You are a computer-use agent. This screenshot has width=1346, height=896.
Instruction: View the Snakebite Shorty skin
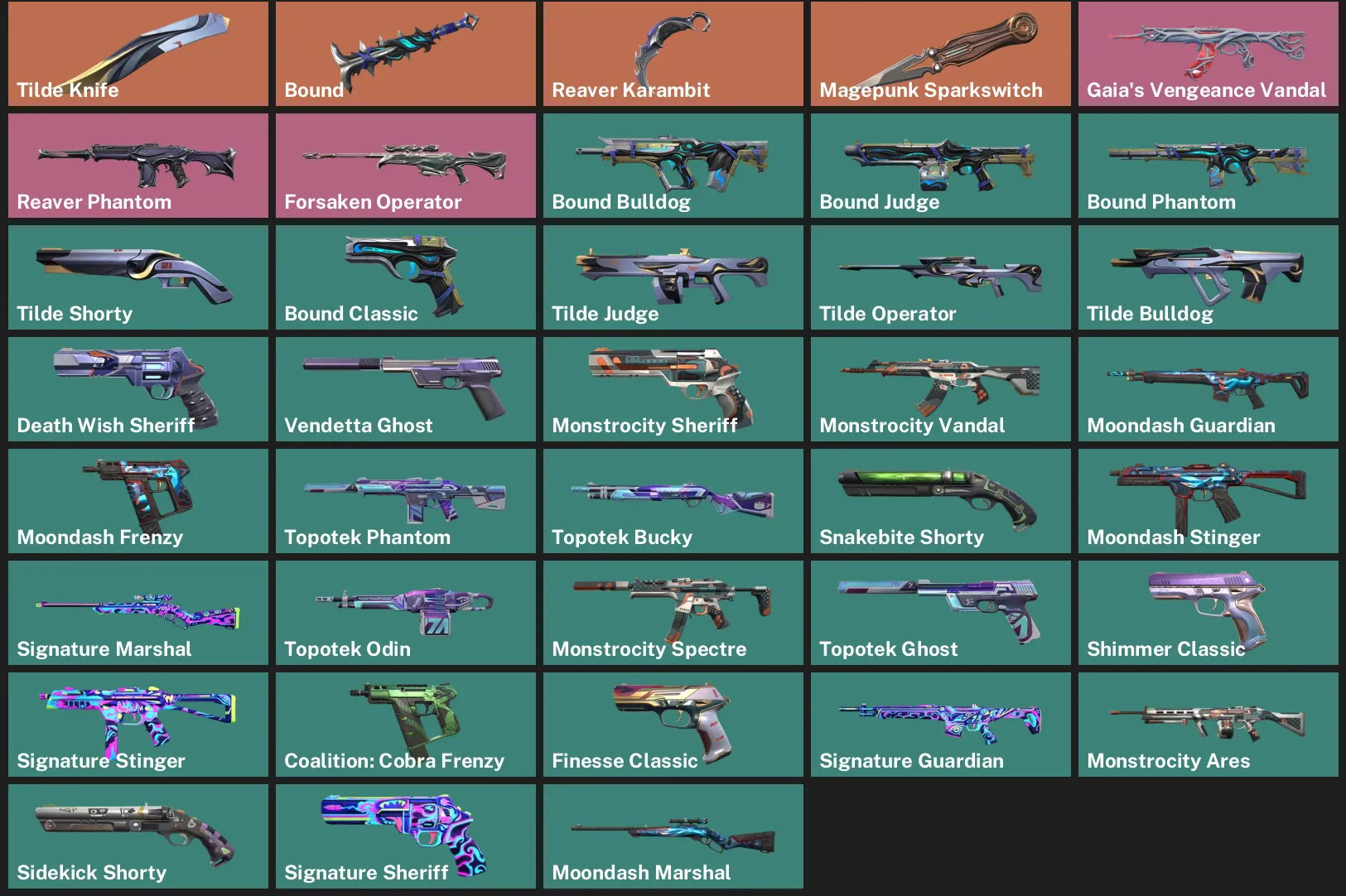[940, 500]
